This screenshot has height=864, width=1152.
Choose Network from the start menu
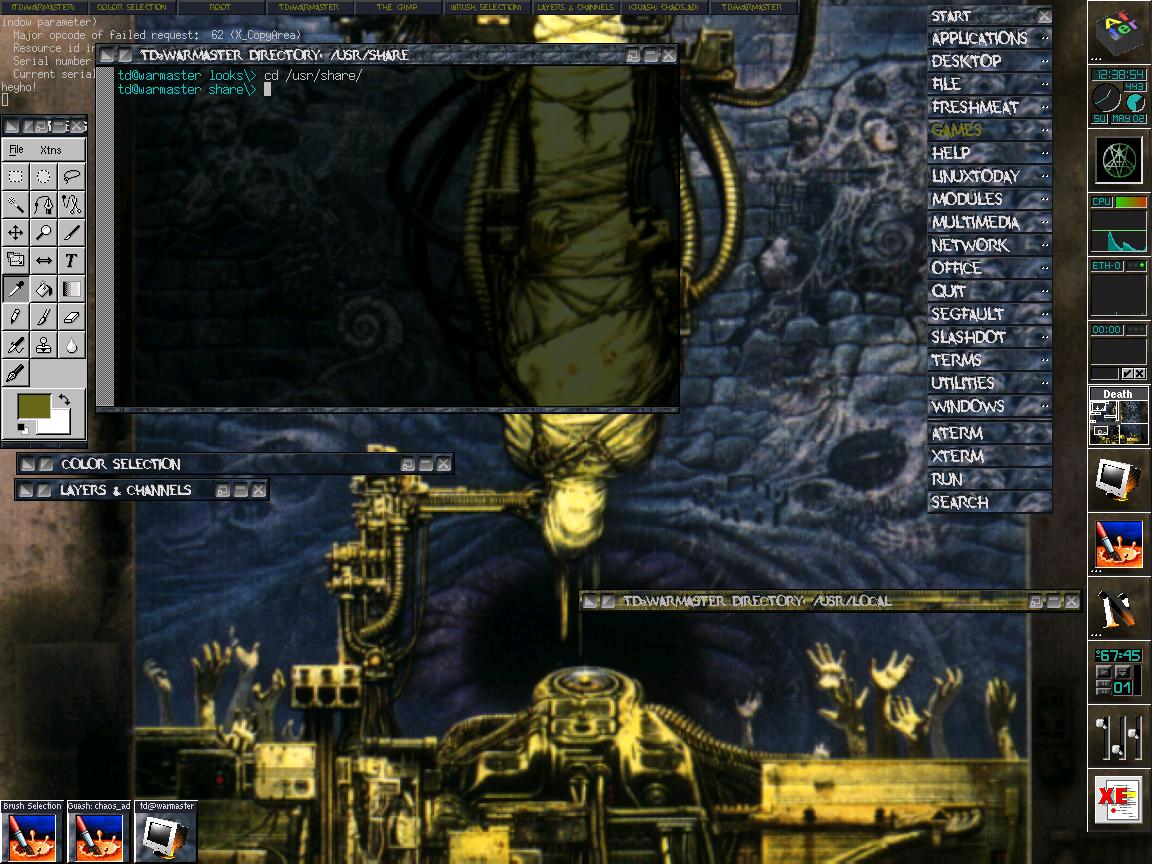(970, 245)
